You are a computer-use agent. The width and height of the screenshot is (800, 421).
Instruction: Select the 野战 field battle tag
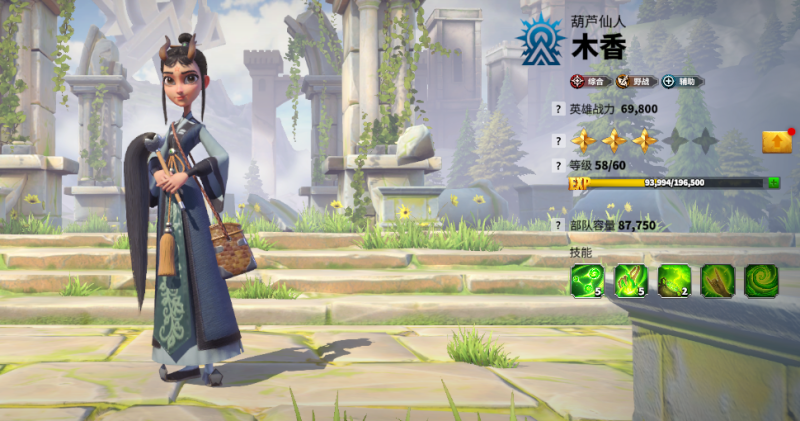coord(635,81)
